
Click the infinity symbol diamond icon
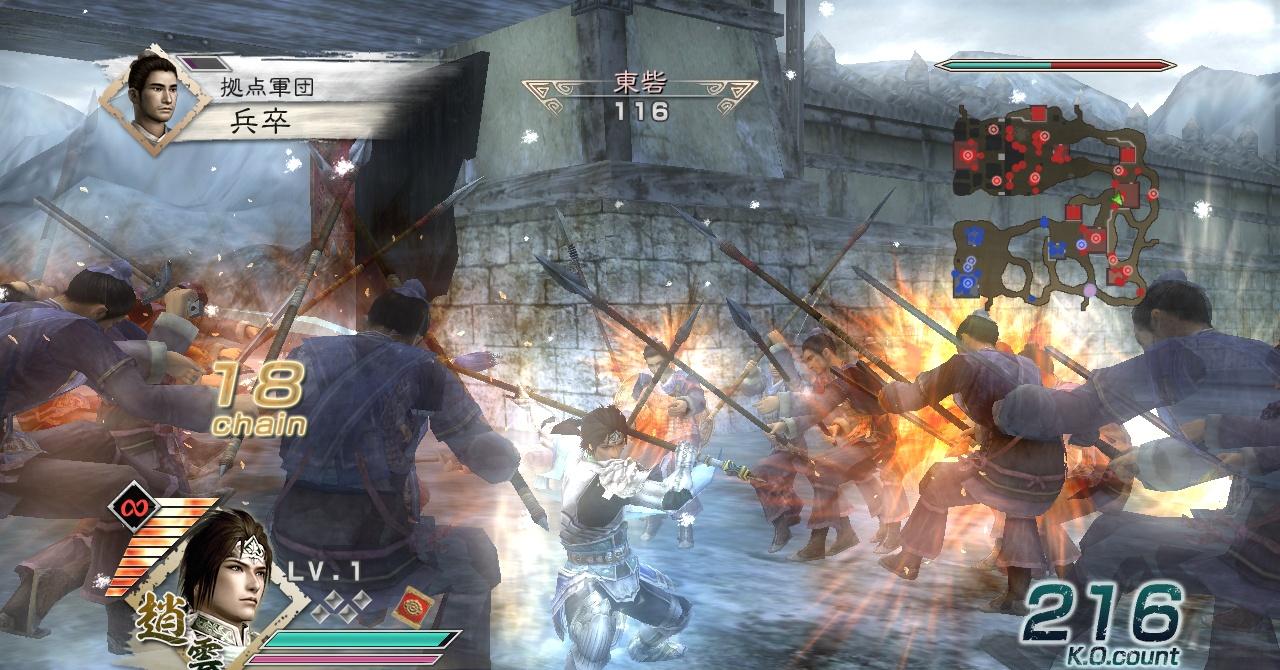[130, 506]
